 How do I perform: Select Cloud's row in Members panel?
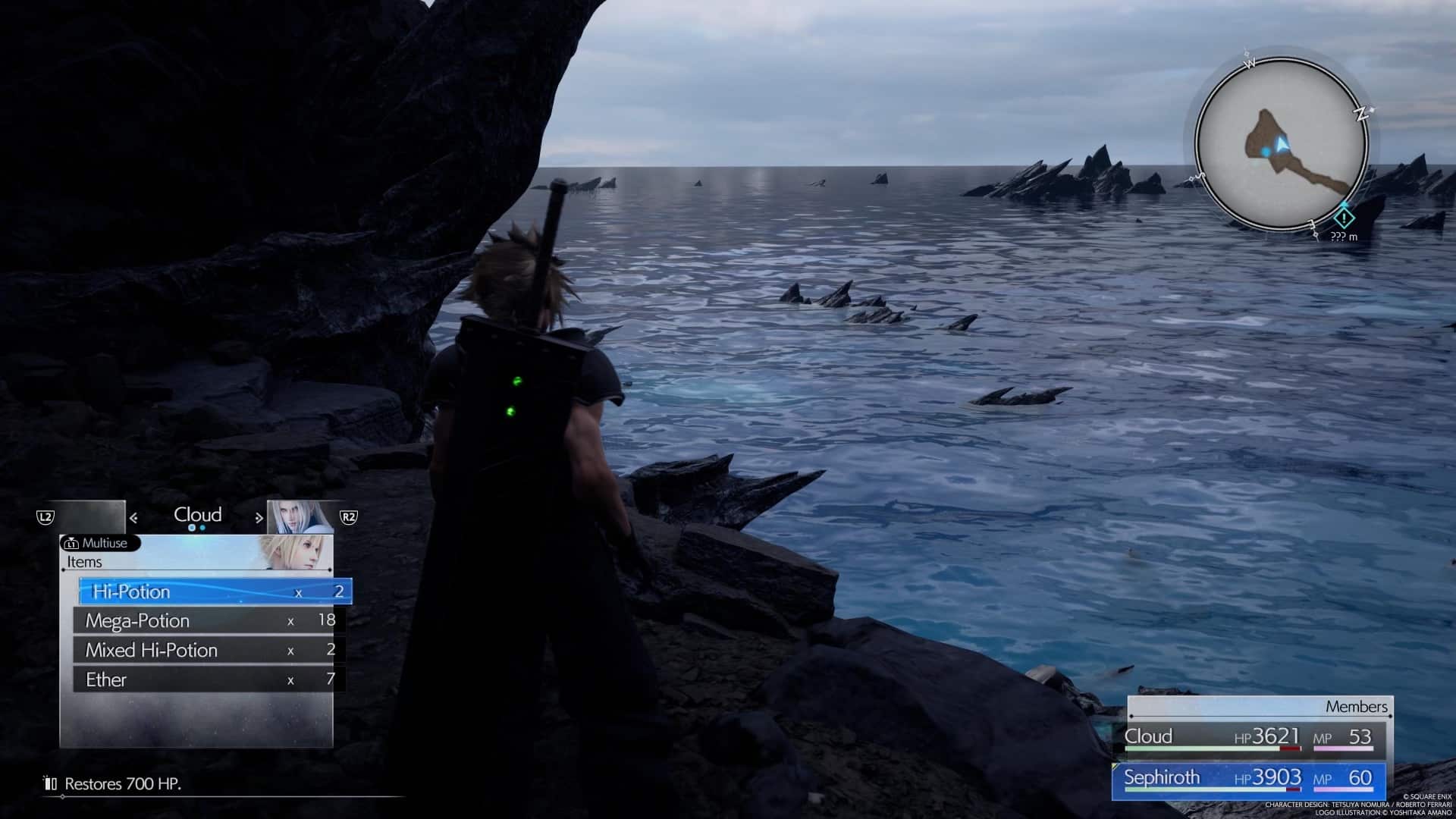1249,737
